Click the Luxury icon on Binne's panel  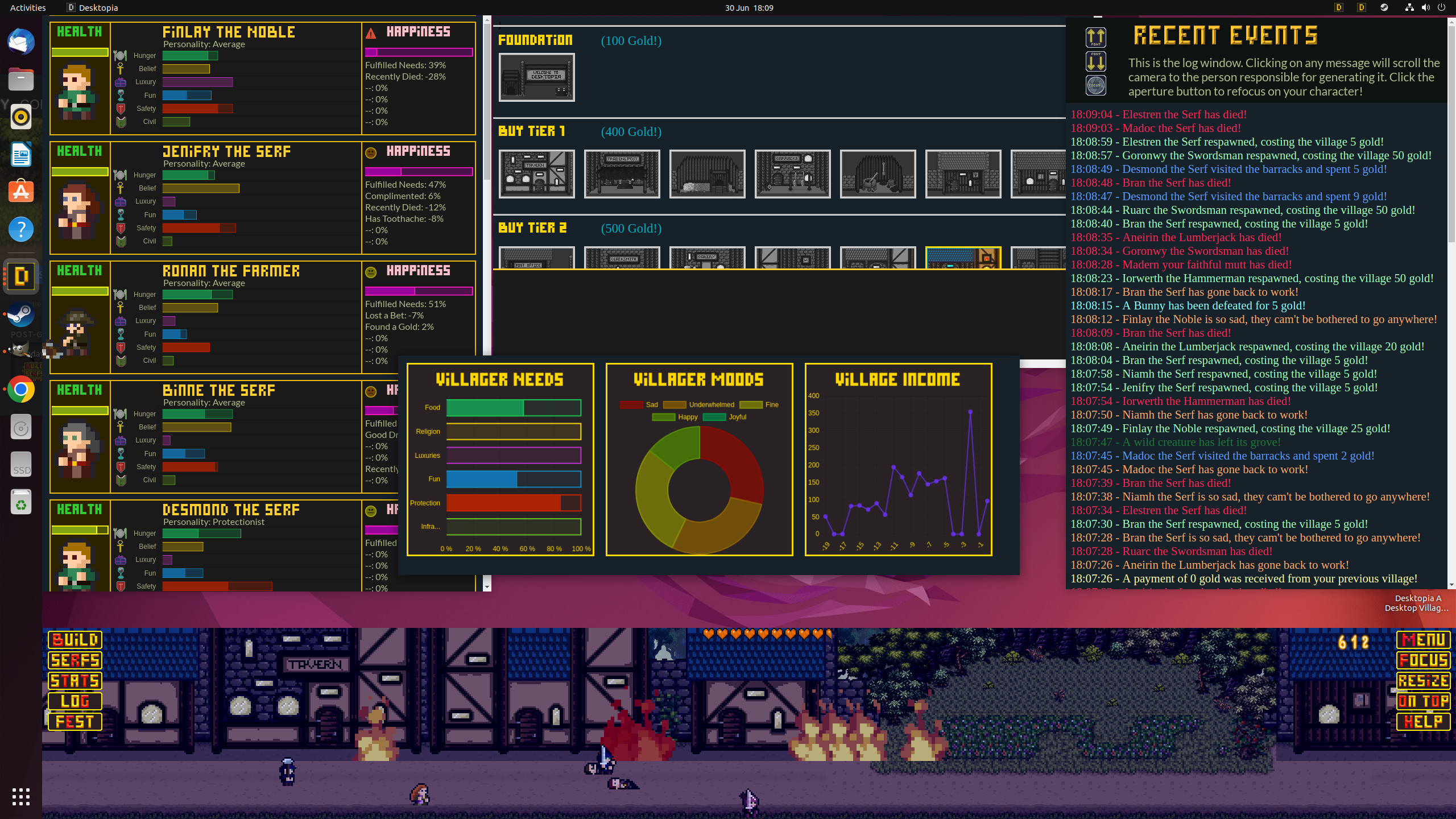click(120, 440)
